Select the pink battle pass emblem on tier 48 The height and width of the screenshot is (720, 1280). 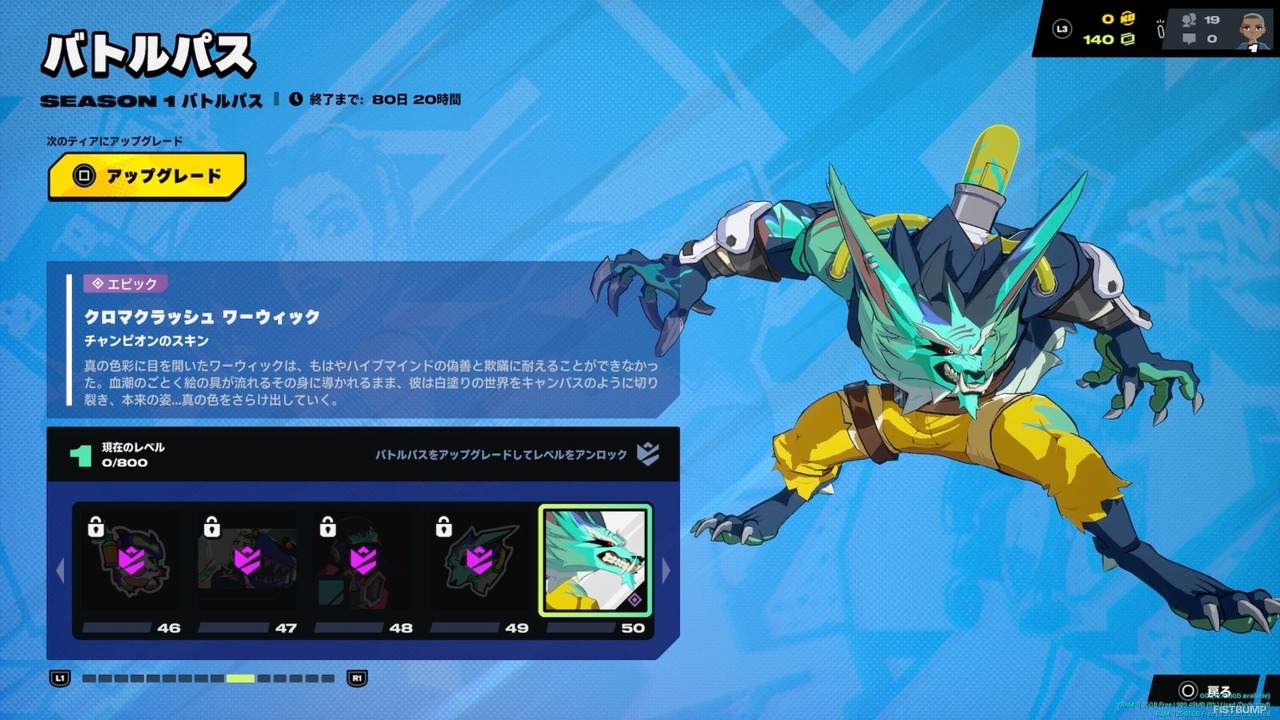[x=363, y=560]
